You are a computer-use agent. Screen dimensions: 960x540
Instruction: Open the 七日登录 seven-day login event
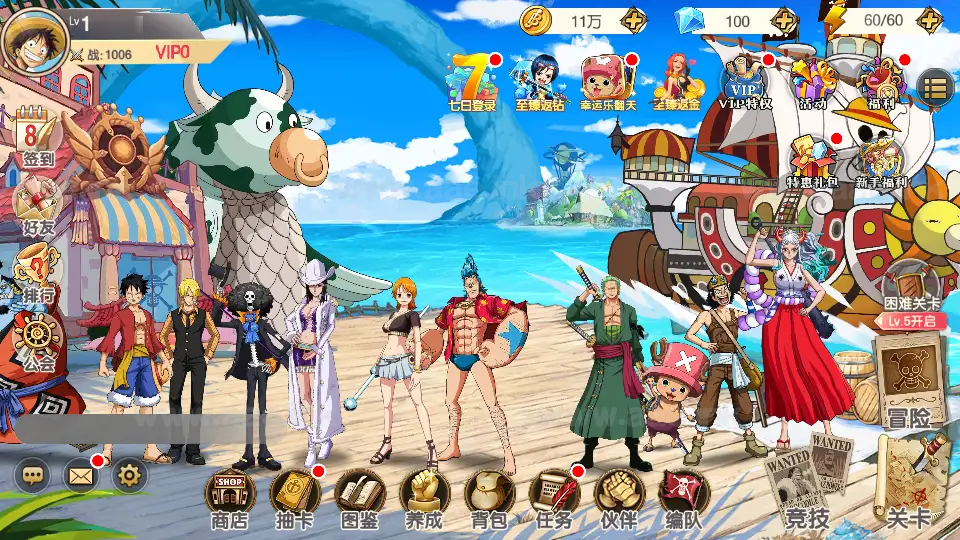click(x=472, y=80)
